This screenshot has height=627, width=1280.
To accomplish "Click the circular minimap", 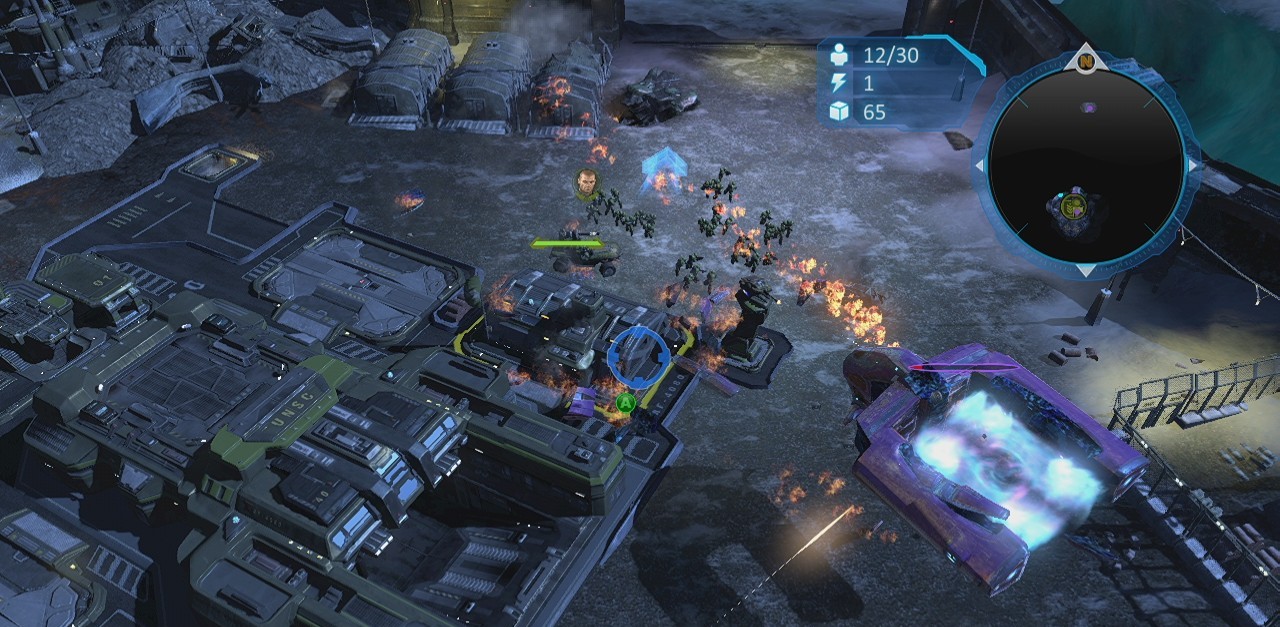I will click(x=1086, y=165).
